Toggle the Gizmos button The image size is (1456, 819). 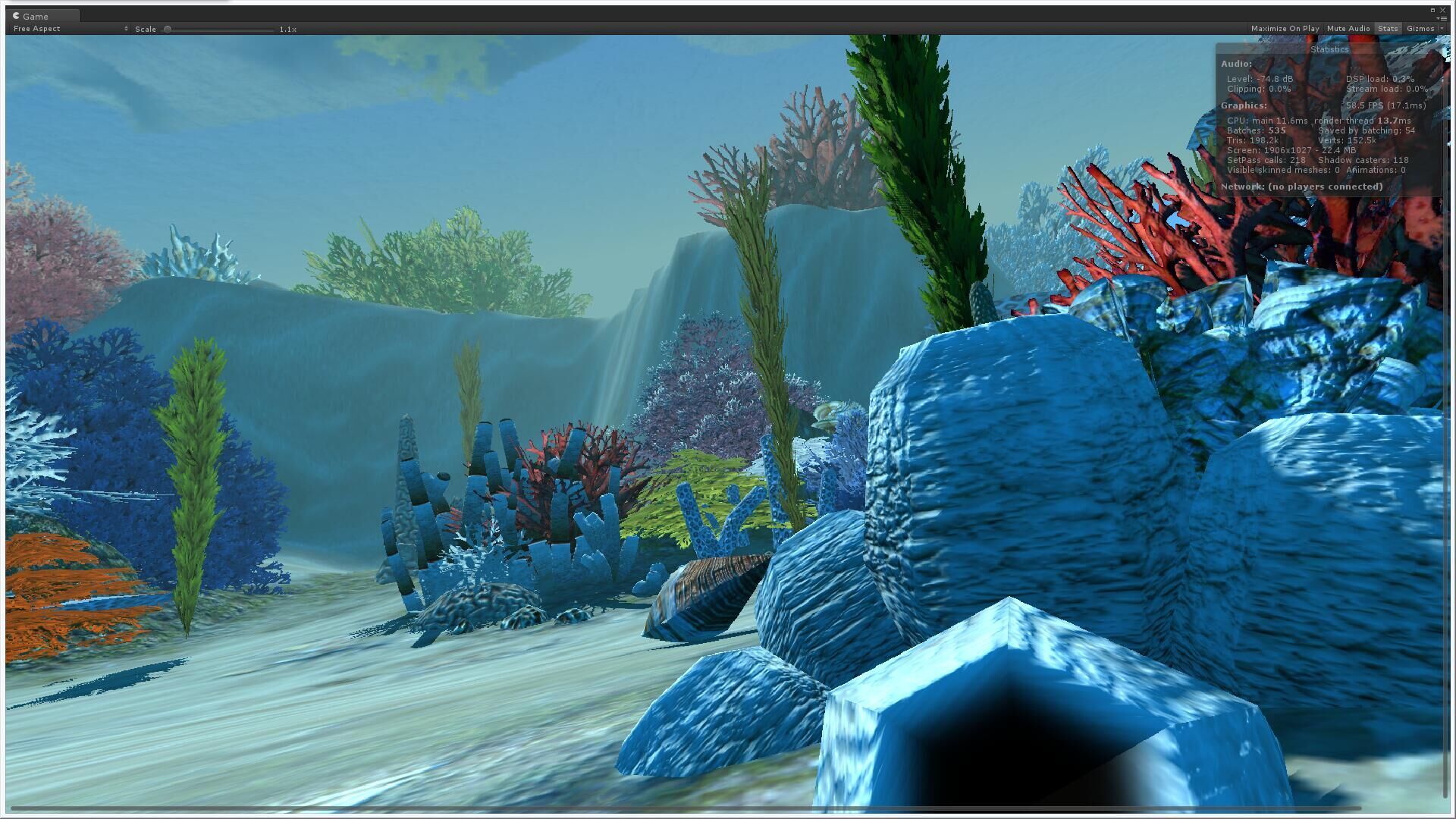[x=1420, y=29]
